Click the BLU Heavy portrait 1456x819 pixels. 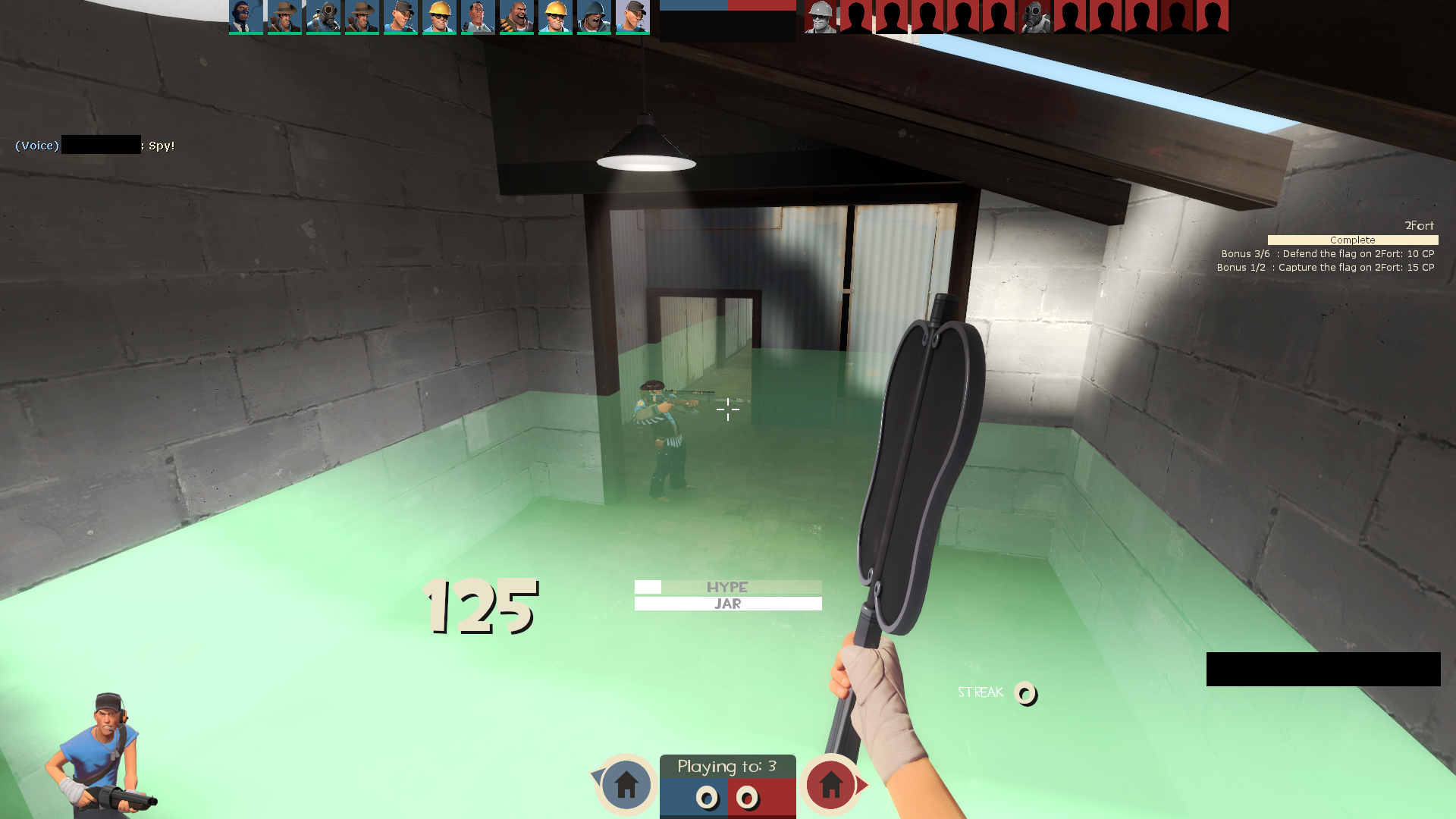pyautogui.click(x=517, y=17)
